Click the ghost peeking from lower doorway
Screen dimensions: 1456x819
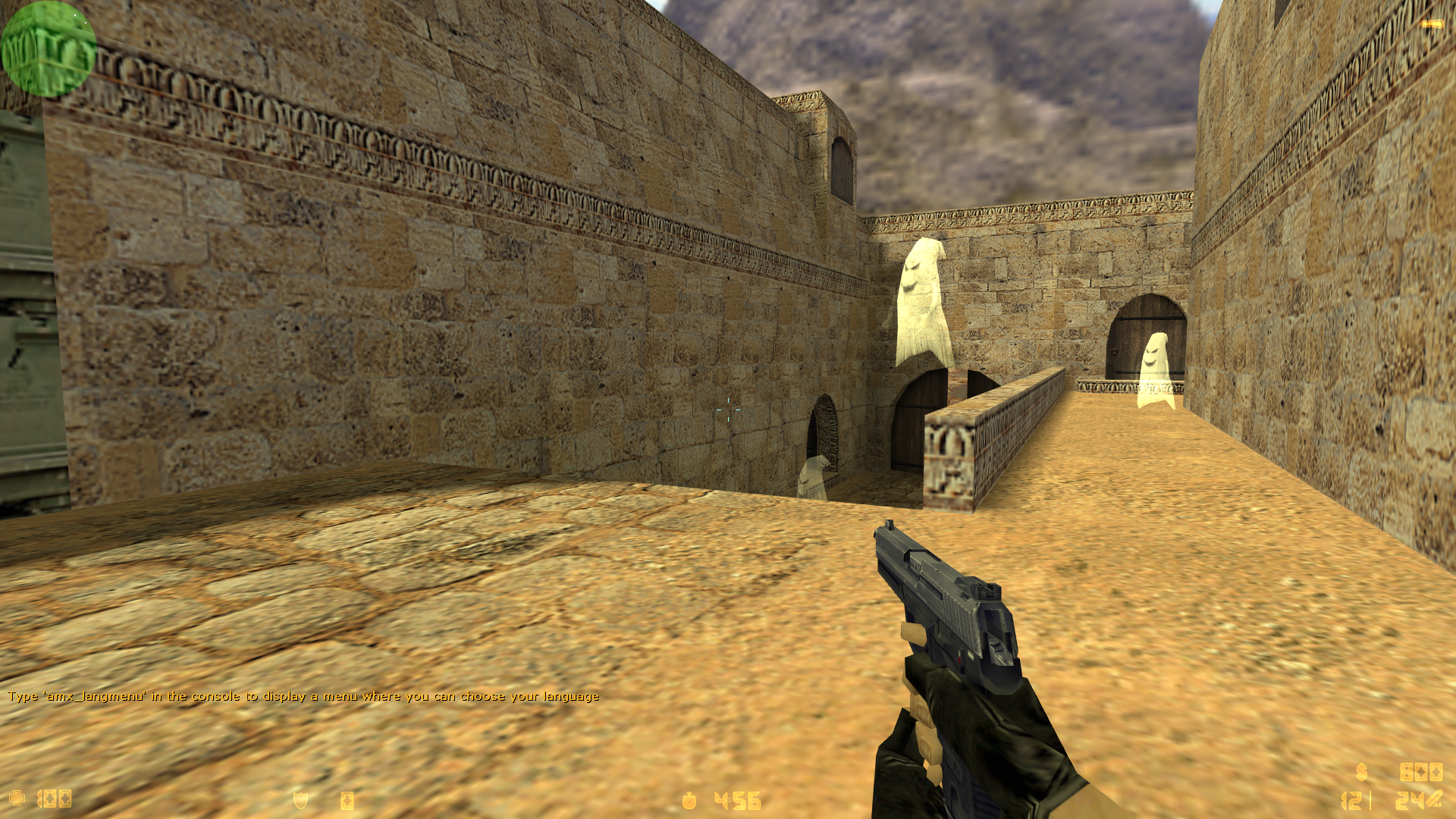pos(813,474)
